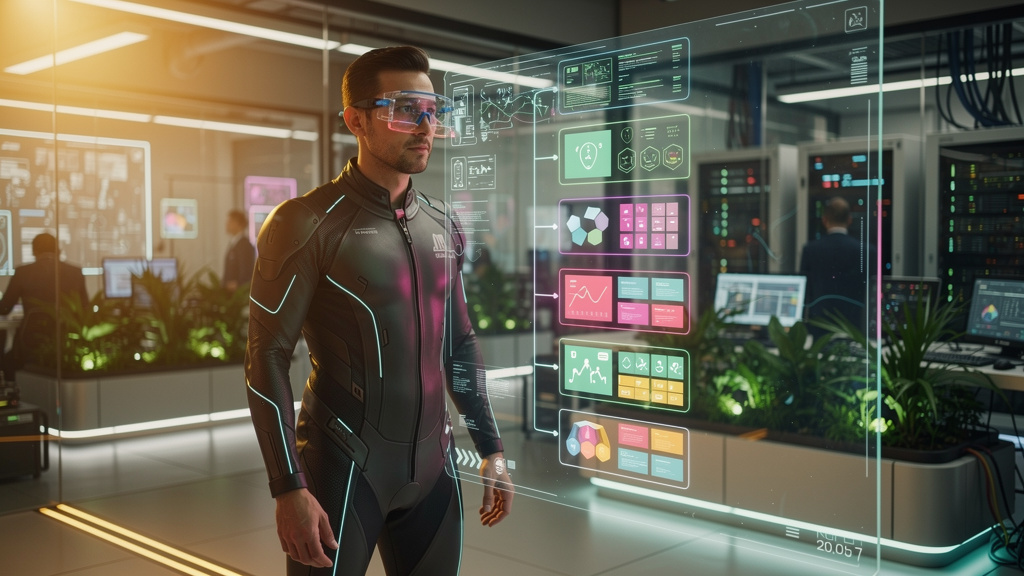Select the green panel with orange tiles
The height and width of the screenshot is (576, 1024).
pyautogui.click(x=624, y=375)
